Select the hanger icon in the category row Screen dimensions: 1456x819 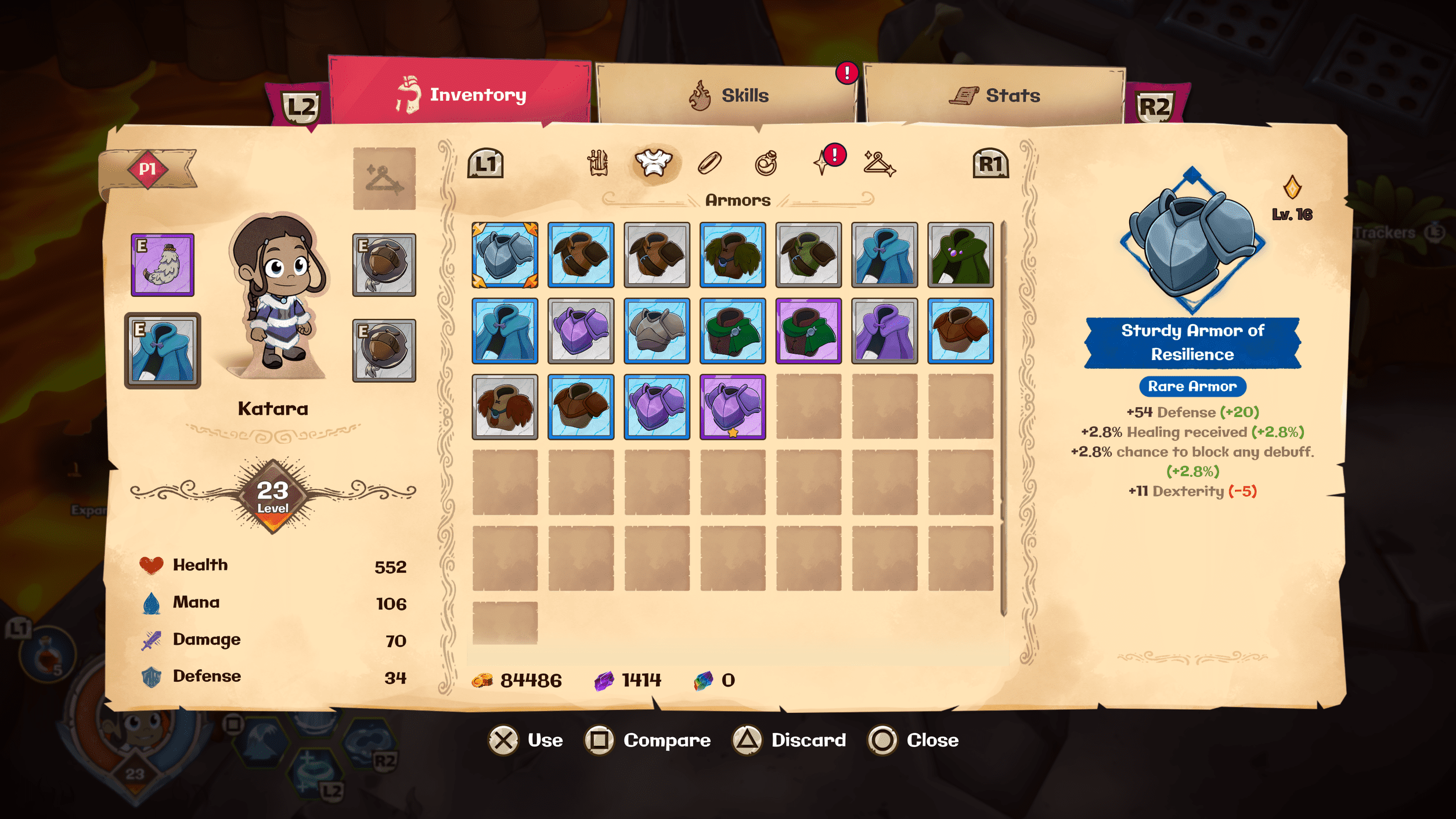pyautogui.click(x=879, y=163)
